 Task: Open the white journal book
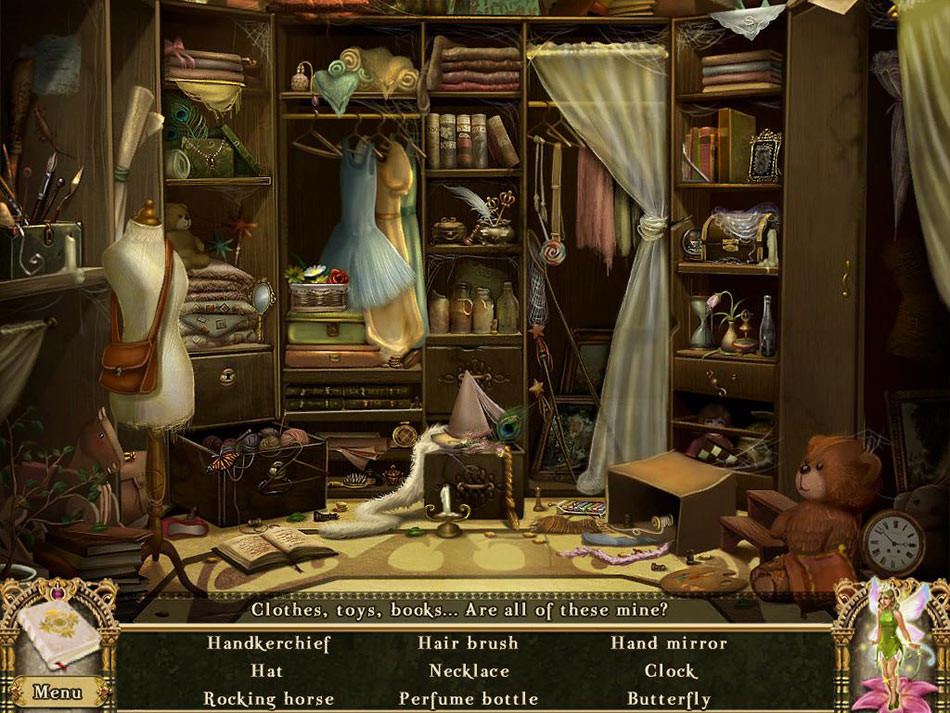[x=58, y=634]
